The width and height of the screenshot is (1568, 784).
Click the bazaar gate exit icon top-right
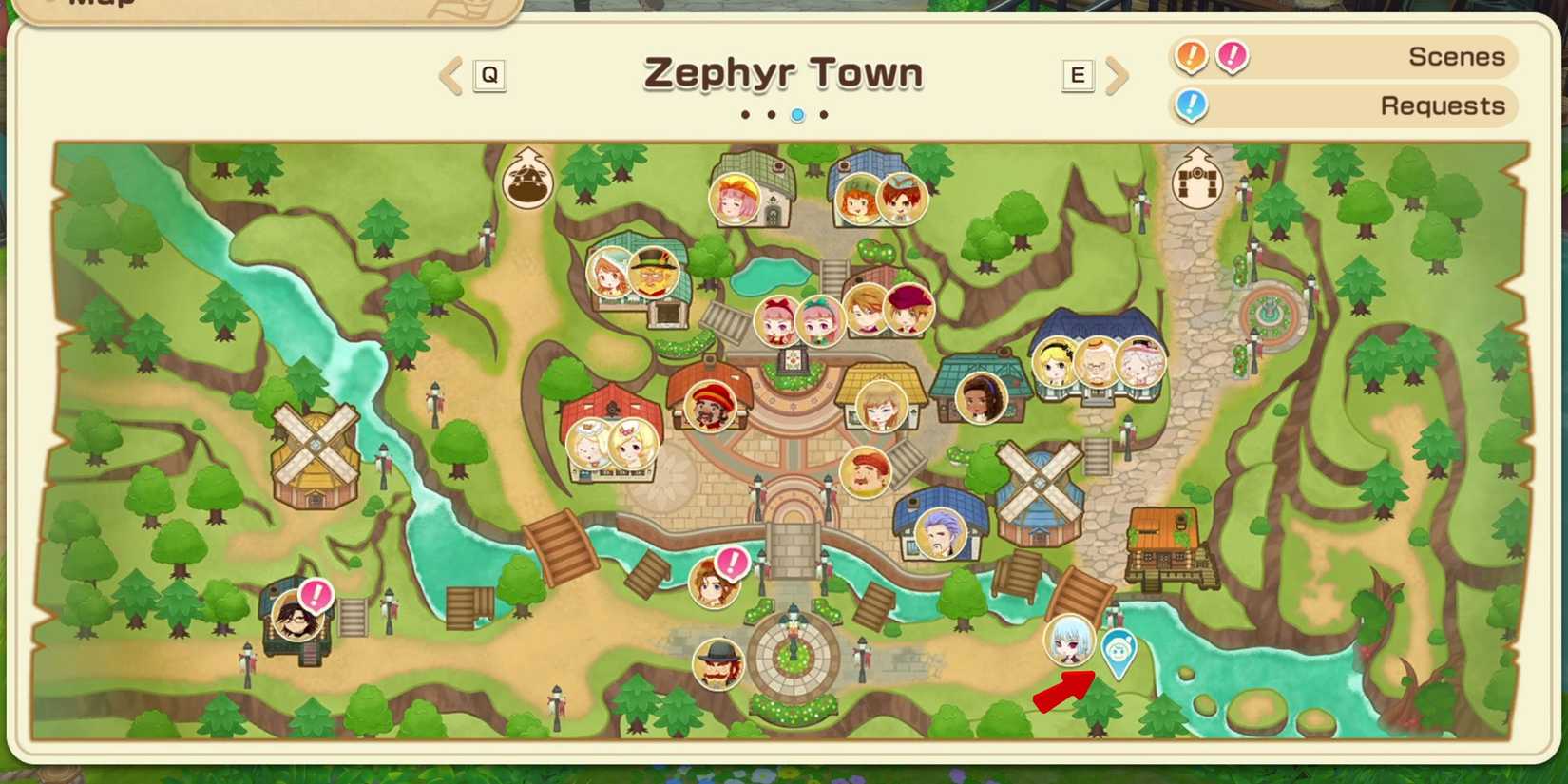click(x=1199, y=179)
